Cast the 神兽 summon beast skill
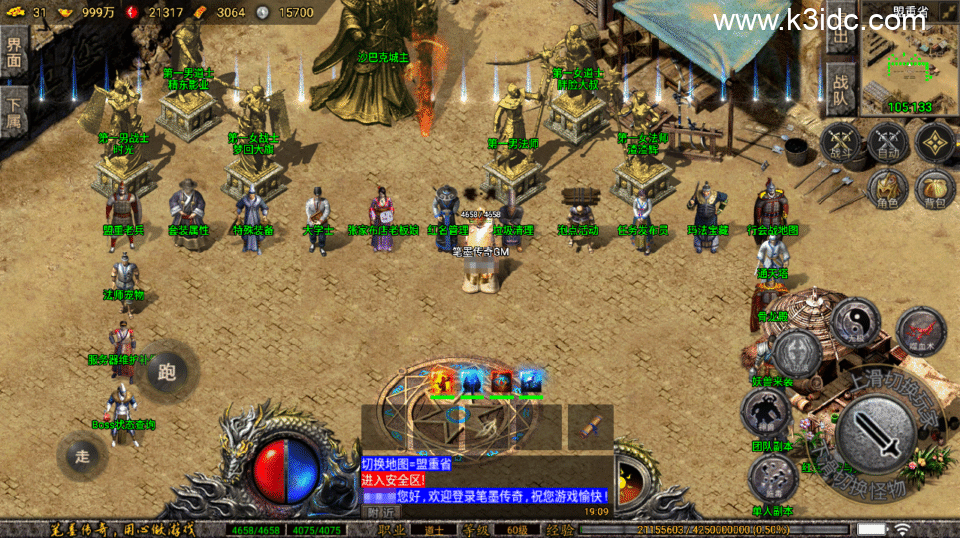960x538 pixels. [x=767, y=412]
